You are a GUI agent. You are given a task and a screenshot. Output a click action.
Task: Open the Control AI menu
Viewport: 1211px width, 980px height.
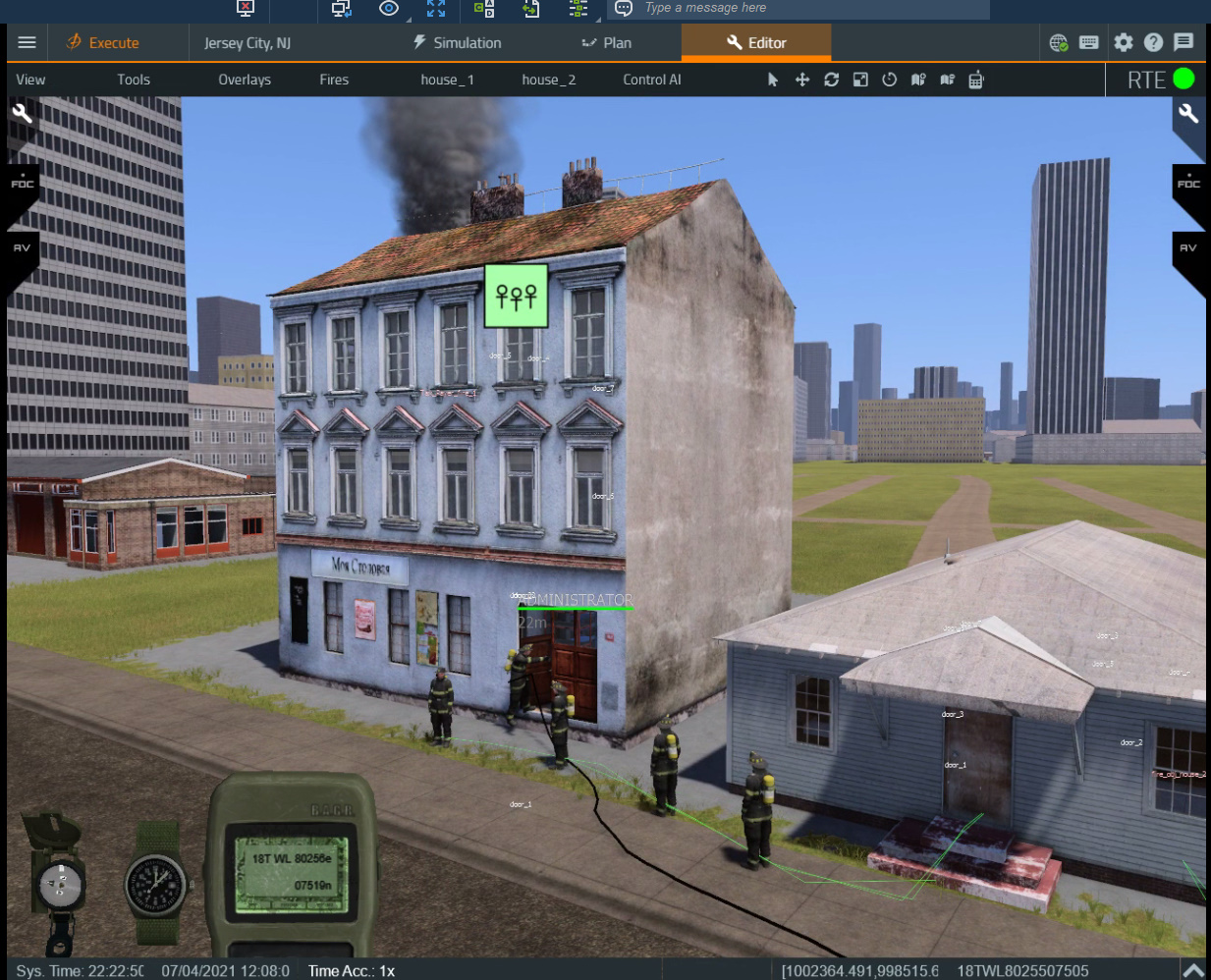point(652,80)
